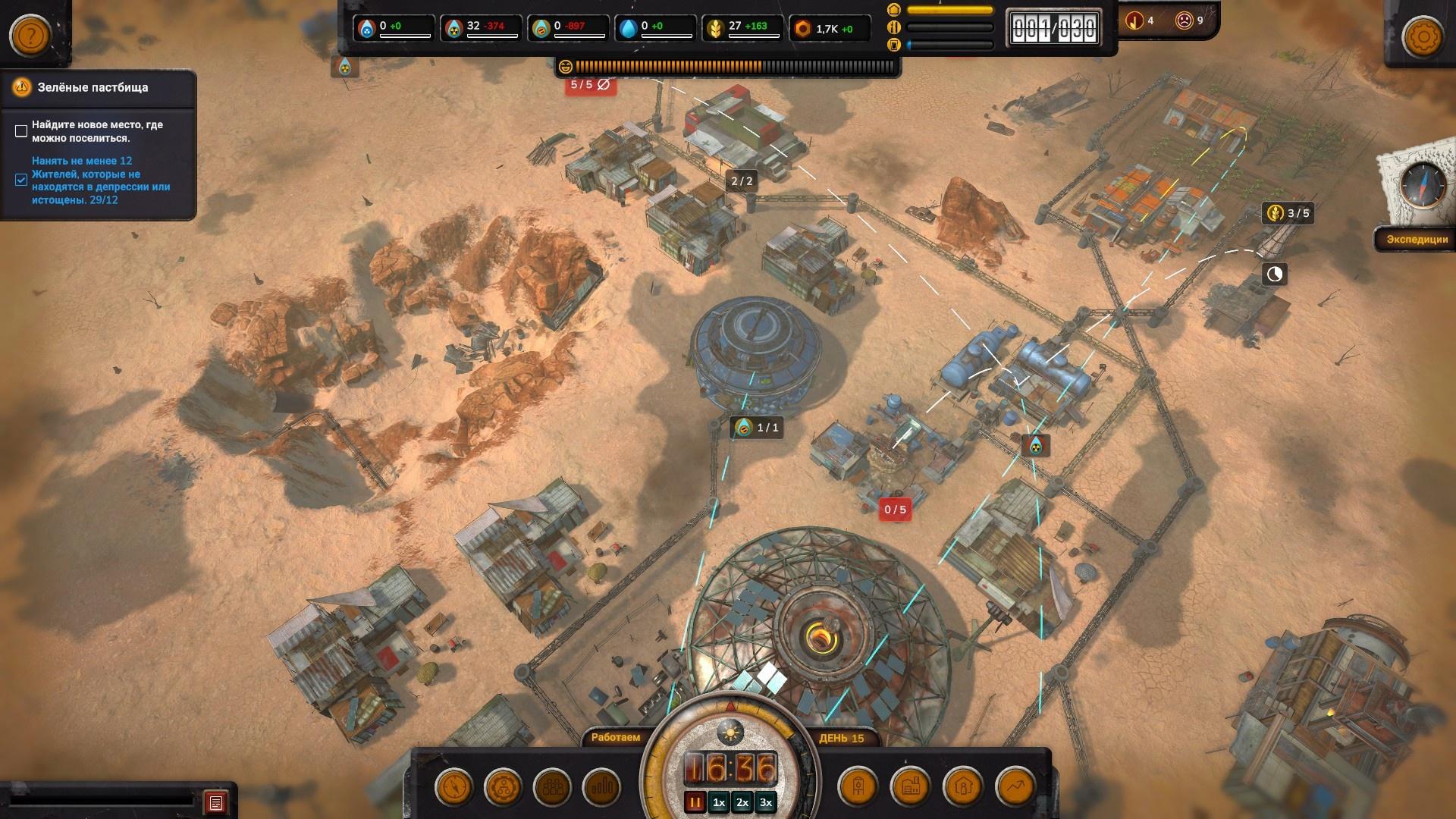Click the wheat food resource counter
Screen dimensions: 1456x819
742,29
